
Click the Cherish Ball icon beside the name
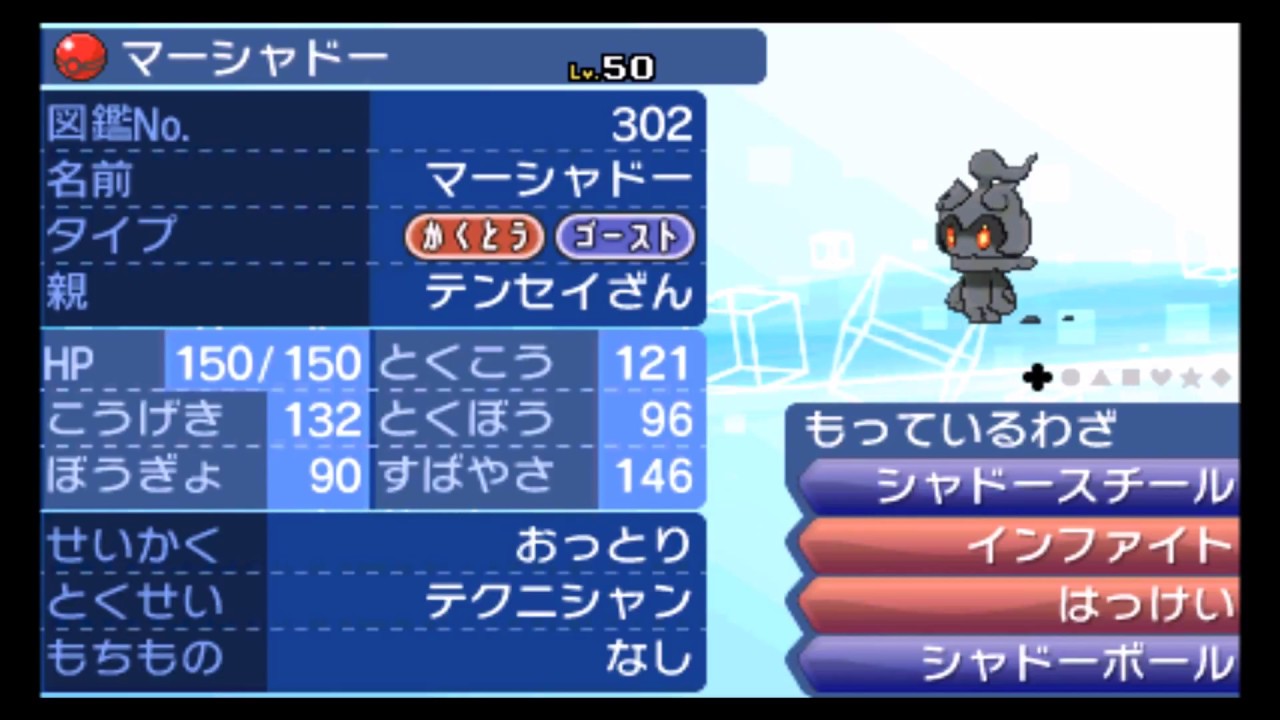[x=79, y=57]
